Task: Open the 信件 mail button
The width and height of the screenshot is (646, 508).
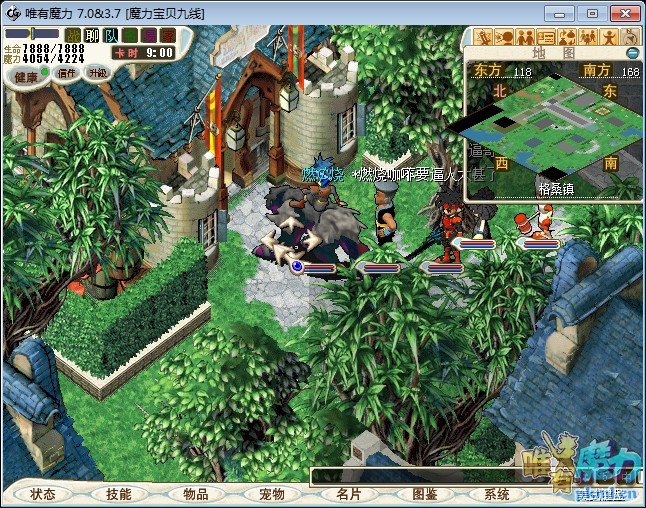Action: click(67, 73)
